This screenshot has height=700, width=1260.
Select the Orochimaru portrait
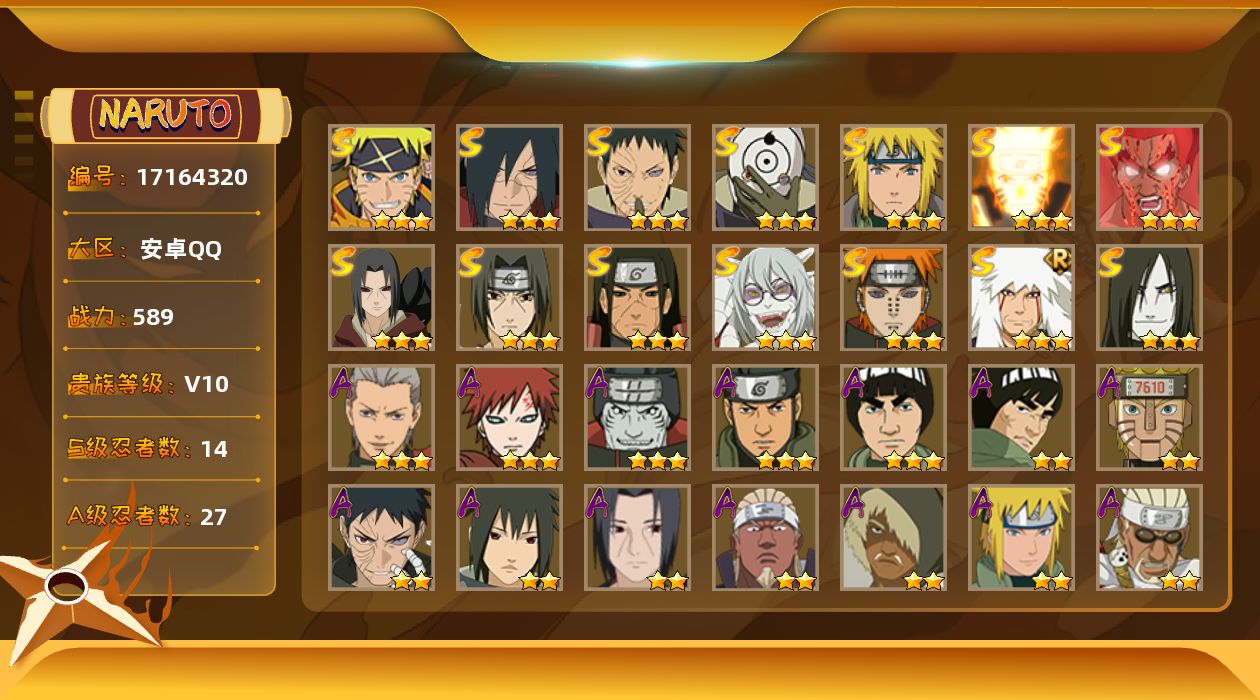coord(1150,298)
